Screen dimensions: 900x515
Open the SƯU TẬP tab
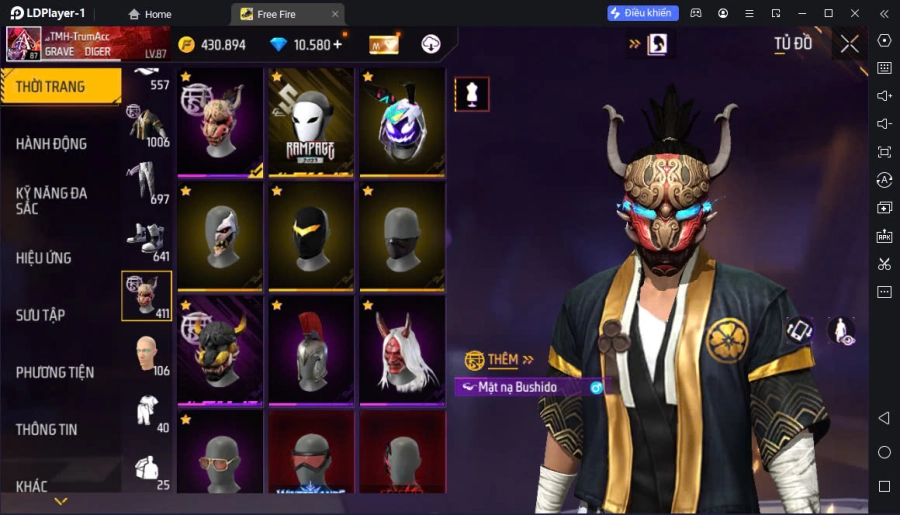41,315
